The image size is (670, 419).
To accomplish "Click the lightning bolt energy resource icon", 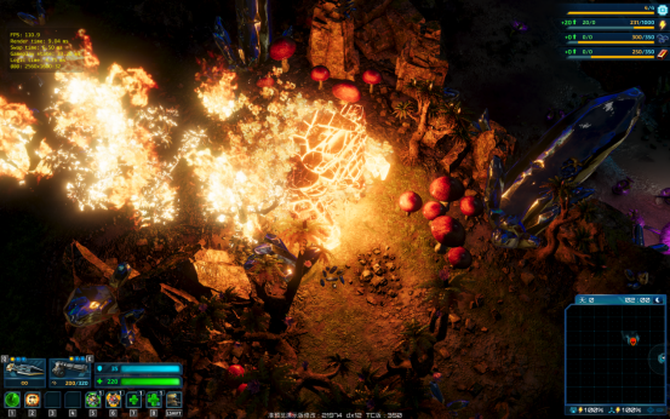I will point(662,23).
